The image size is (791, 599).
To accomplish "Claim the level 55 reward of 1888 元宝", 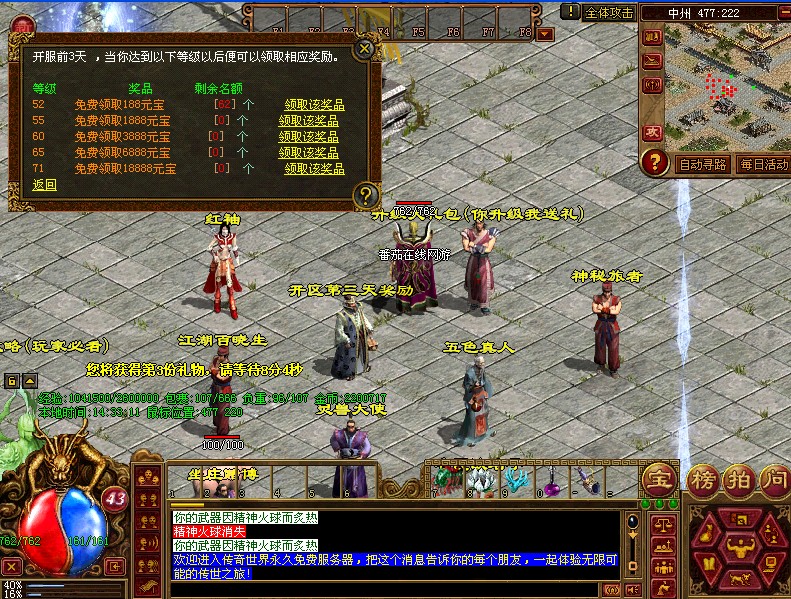I will click(308, 120).
